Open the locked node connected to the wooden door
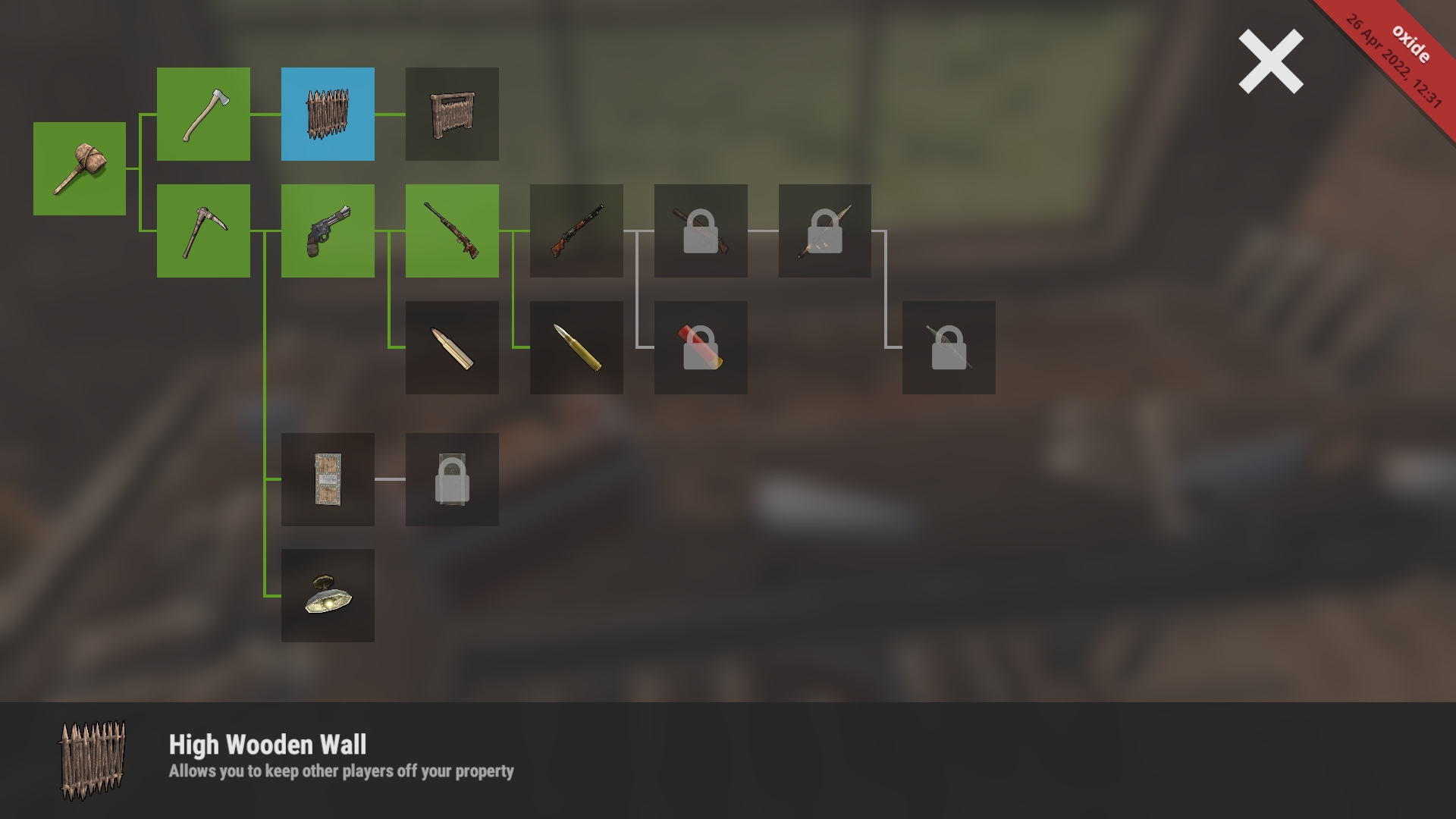The image size is (1456, 819). coord(452,479)
